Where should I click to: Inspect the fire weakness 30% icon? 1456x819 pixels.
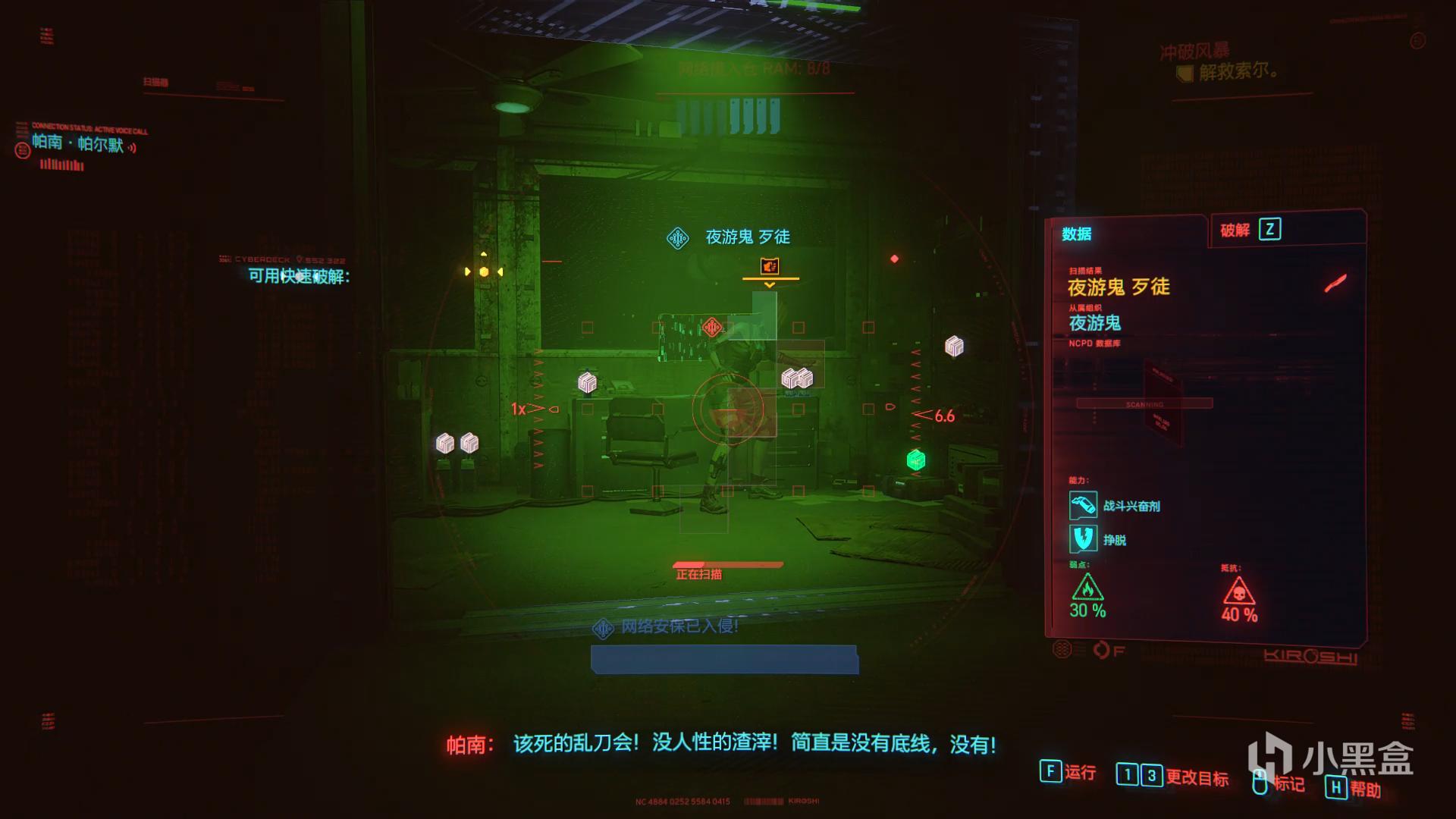click(x=1087, y=588)
